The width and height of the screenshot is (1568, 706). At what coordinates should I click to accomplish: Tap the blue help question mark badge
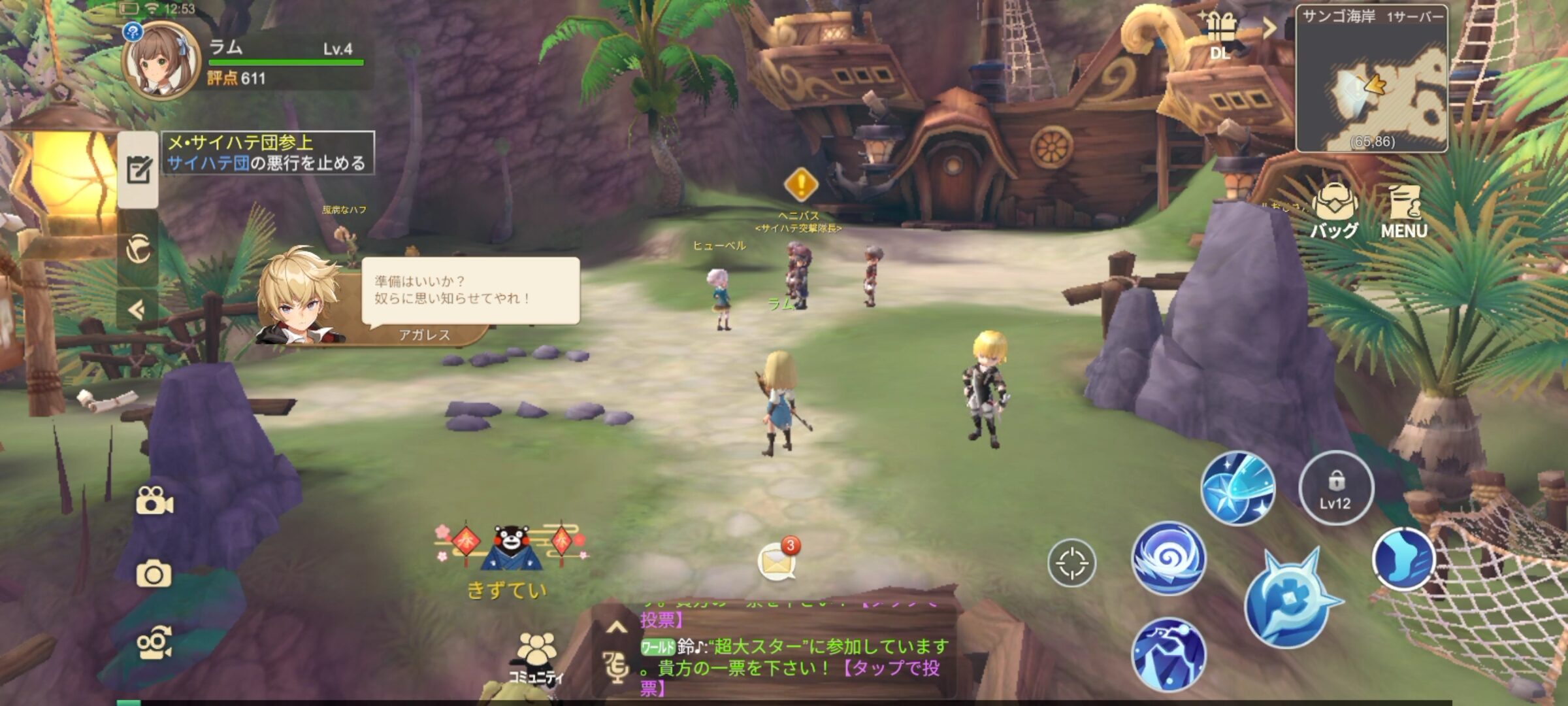click(x=133, y=31)
